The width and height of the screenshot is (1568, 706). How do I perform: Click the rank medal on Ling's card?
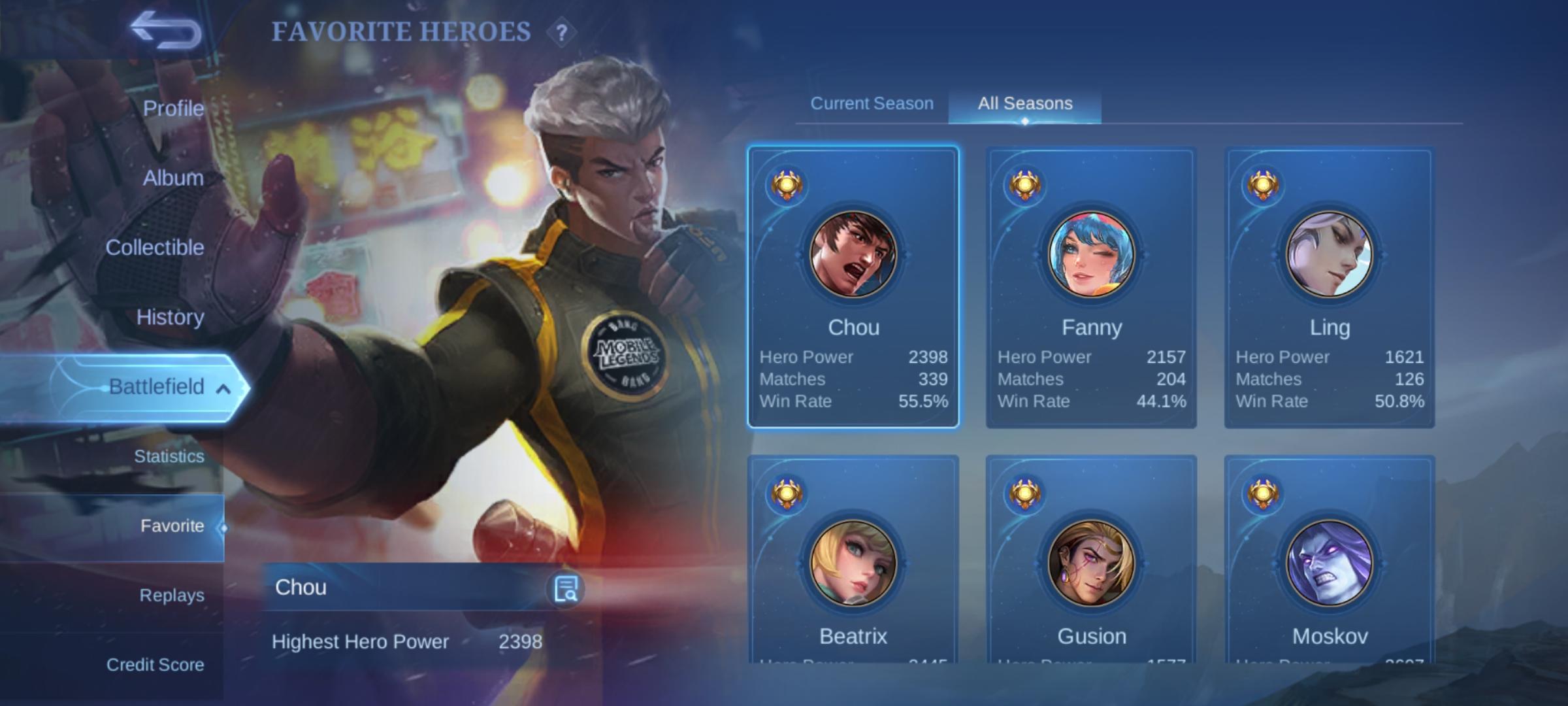pyautogui.click(x=1264, y=184)
